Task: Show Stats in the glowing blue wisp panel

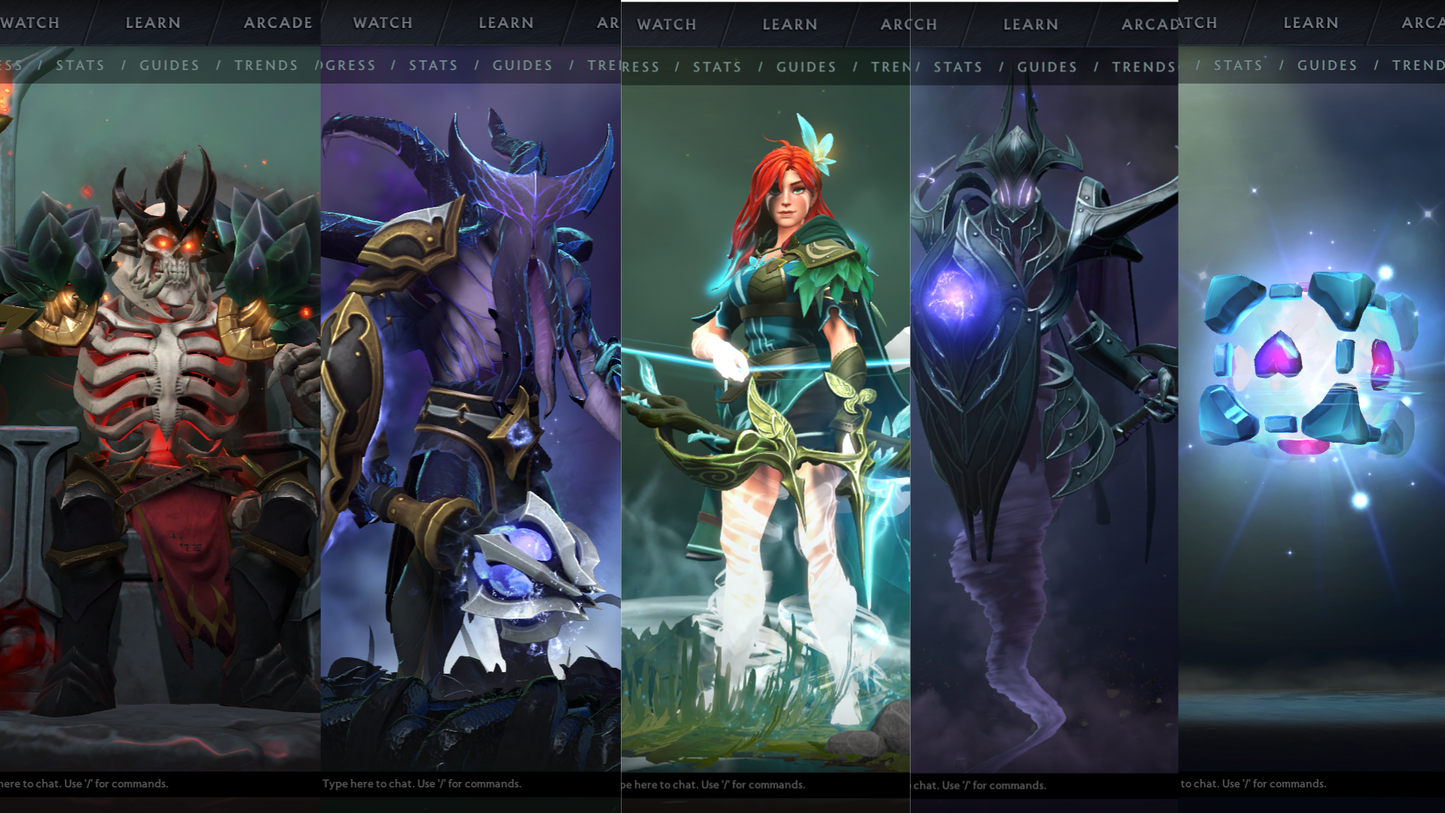Action: 1239,65
